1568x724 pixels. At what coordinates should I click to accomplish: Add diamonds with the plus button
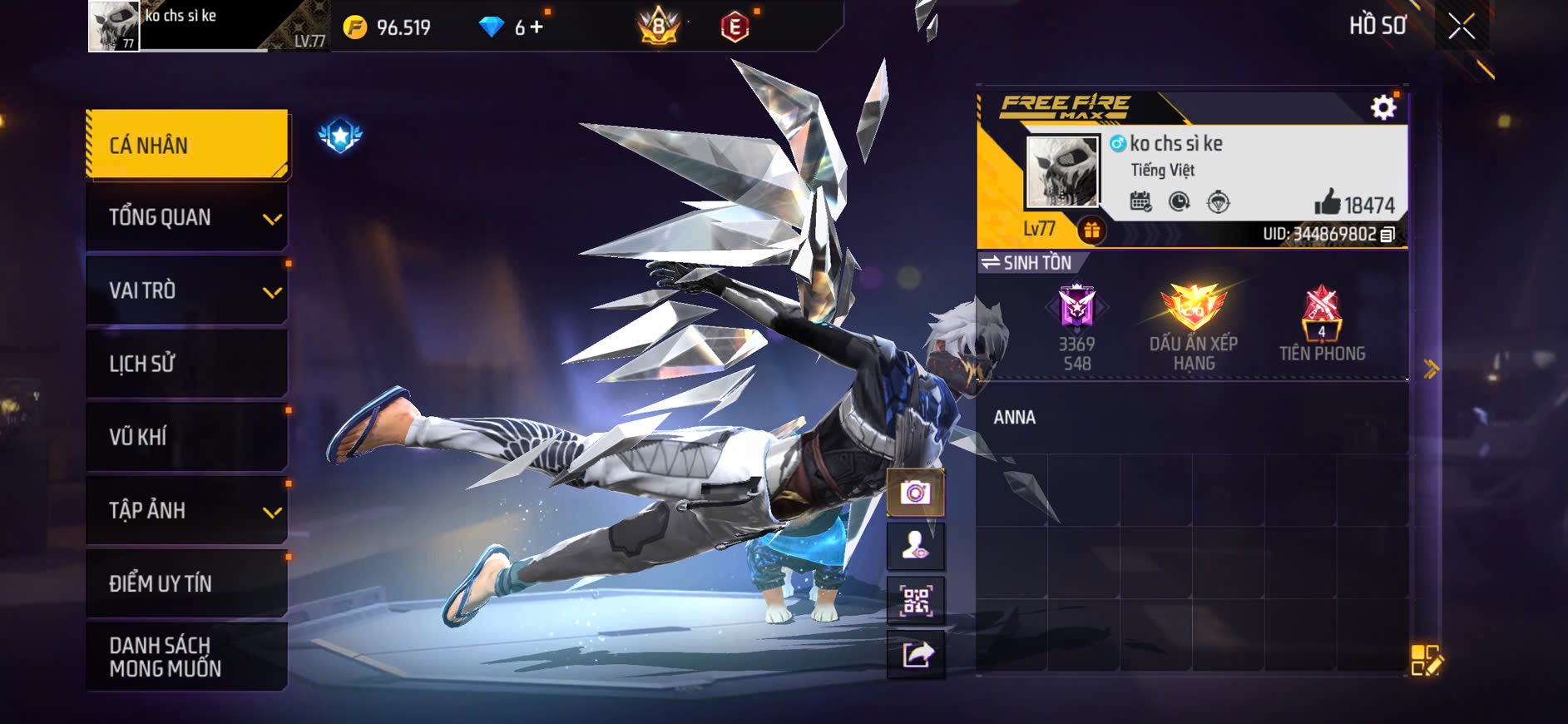(537, 27)
